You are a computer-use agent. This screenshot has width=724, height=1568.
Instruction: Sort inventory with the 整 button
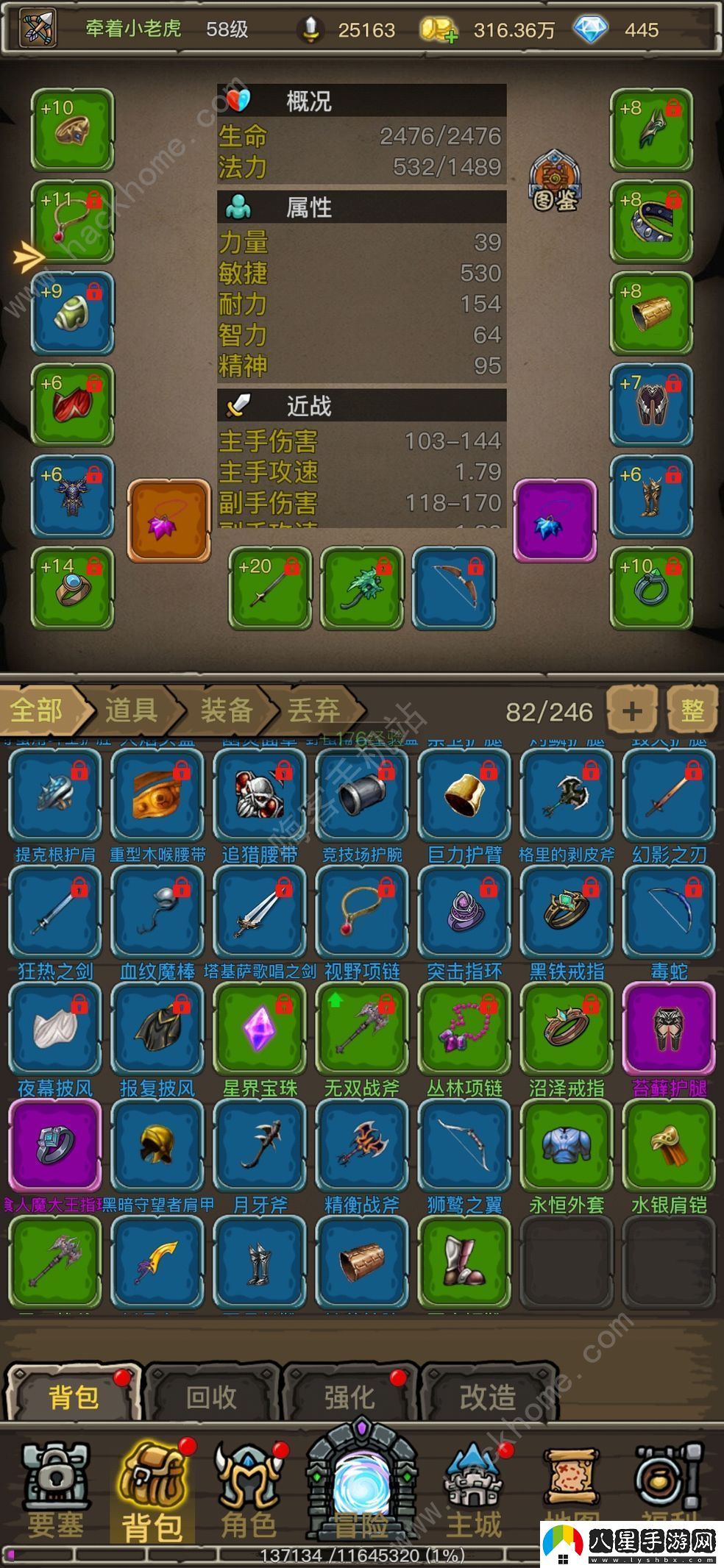[x=692, y=710]
